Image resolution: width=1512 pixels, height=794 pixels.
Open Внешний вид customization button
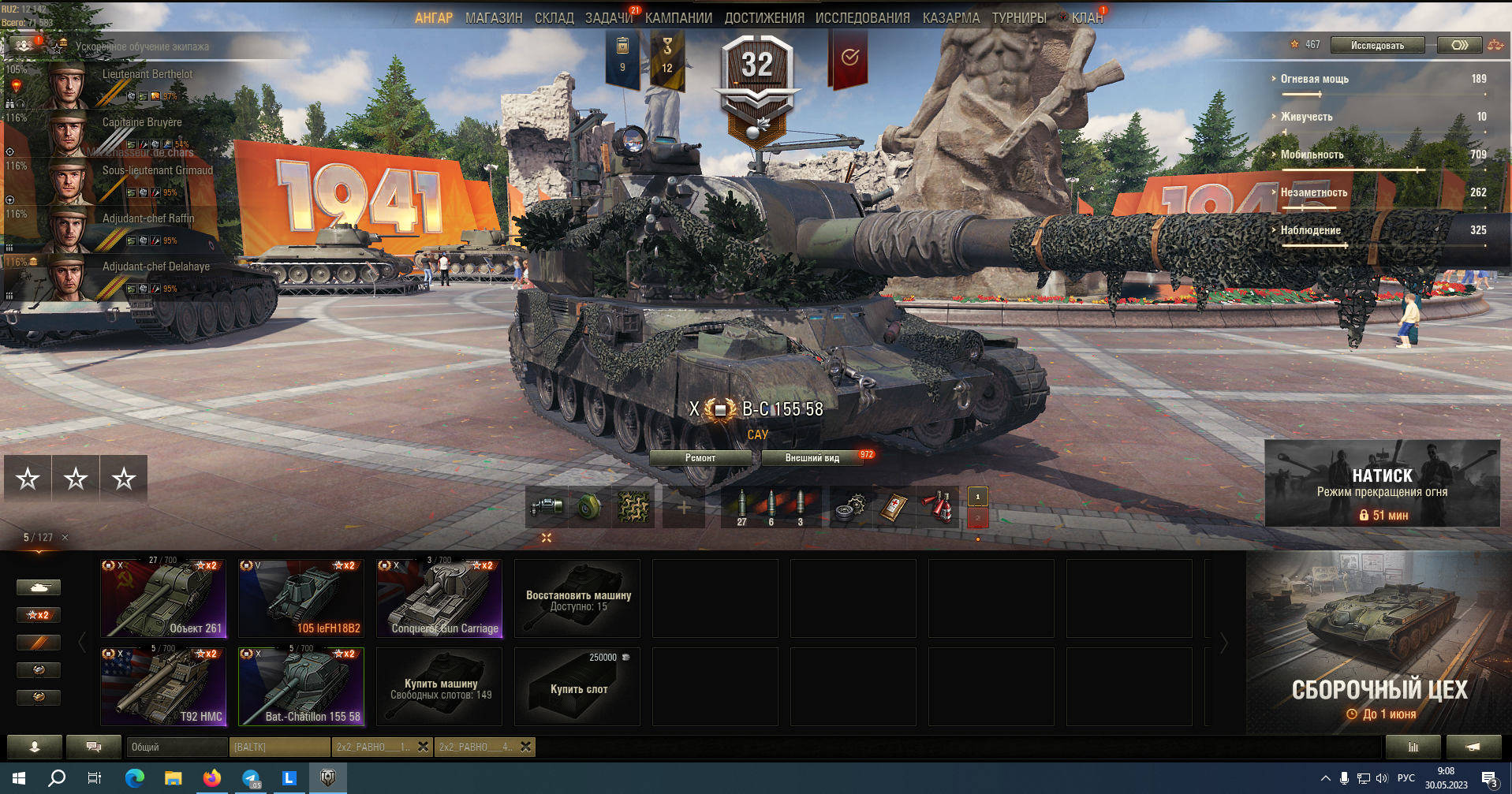point(812,458)
